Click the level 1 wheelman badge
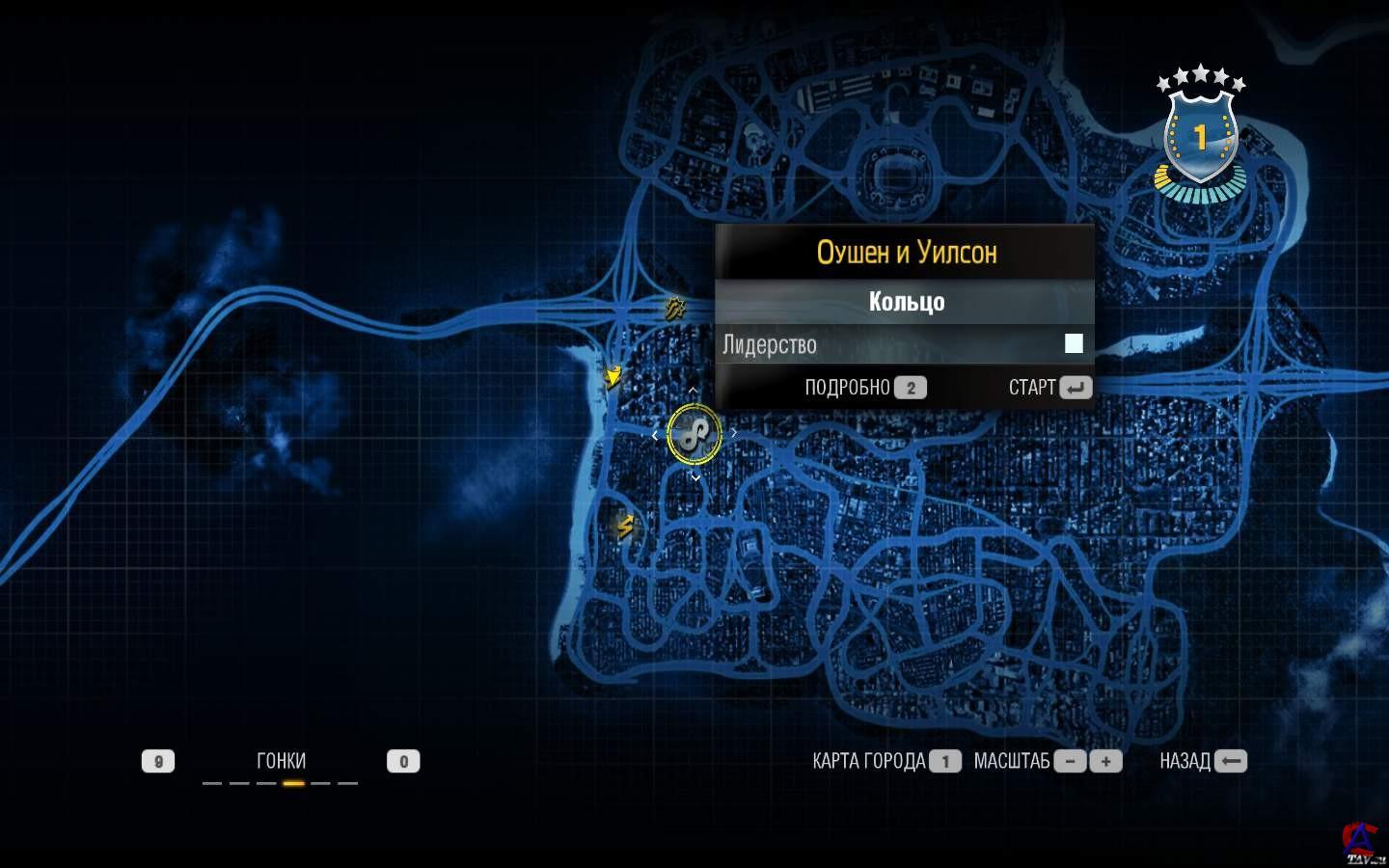Image resolution: width=1389 pixels, height=868 pixels. point(1200,137)
